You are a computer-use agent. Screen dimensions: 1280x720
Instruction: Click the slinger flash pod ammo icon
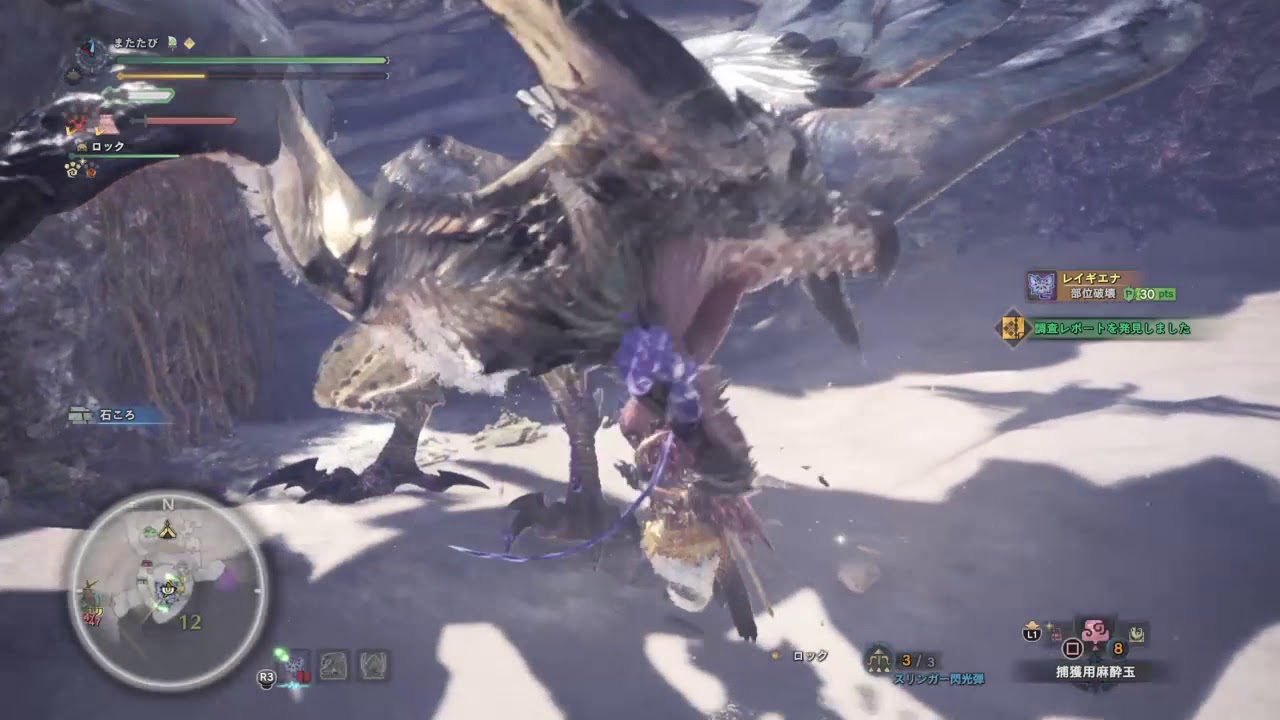(x=879, y=658)
